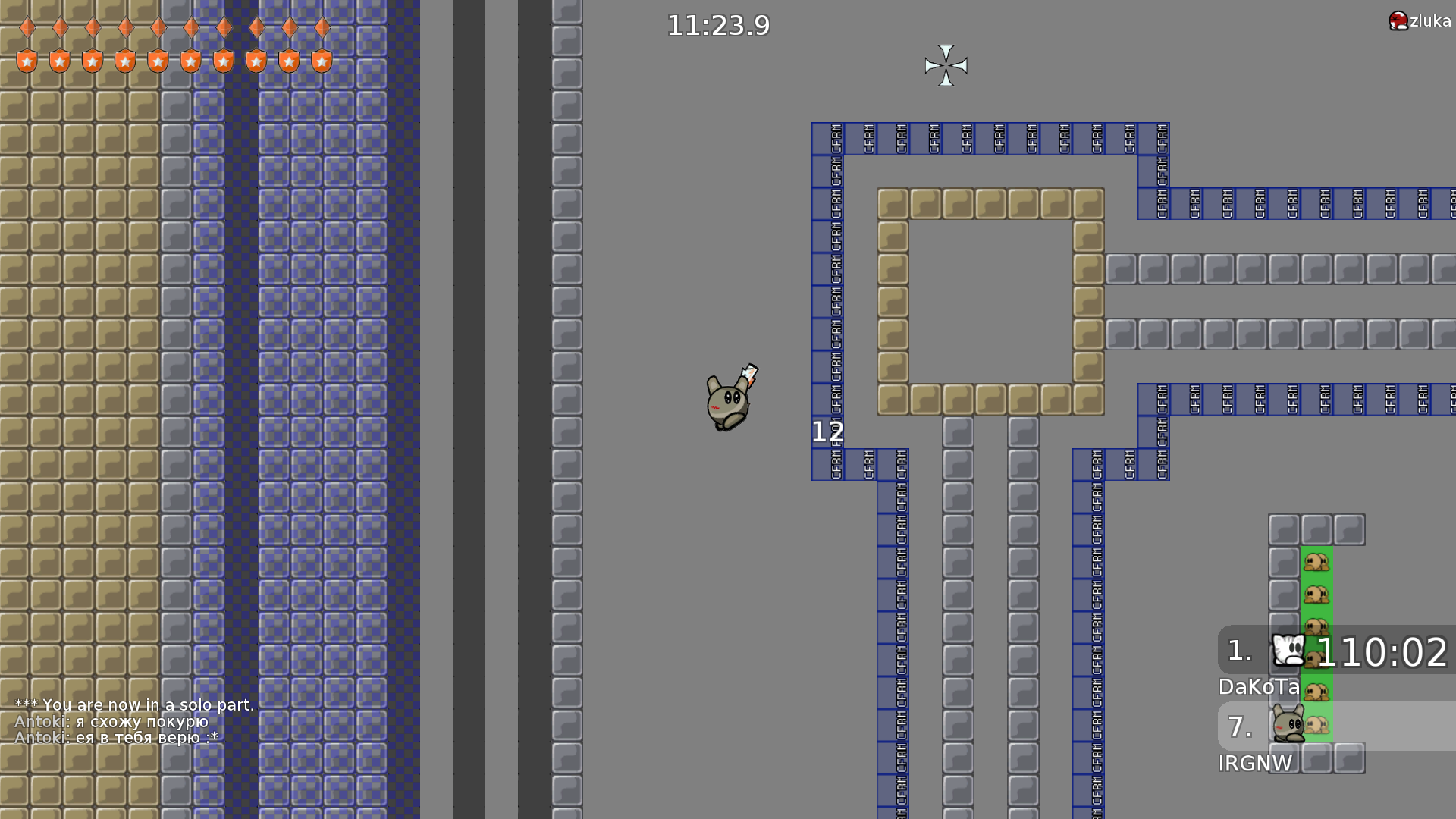Expand the '1.' leaderboard row
This screenshot has width=1456, height=819.
click(1241, 649)
